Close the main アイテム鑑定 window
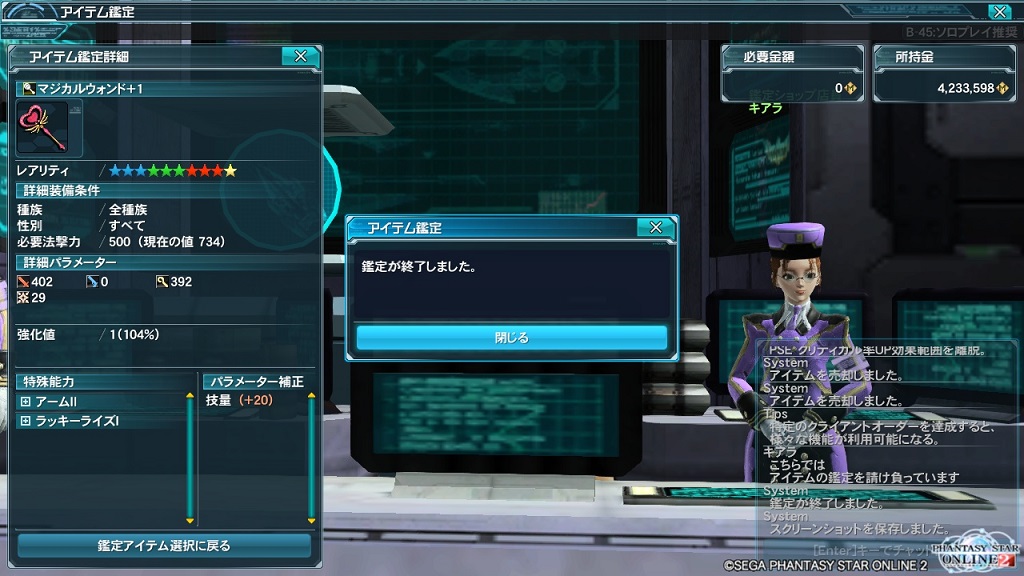The image size is (1024, 576). pos(998,12)
